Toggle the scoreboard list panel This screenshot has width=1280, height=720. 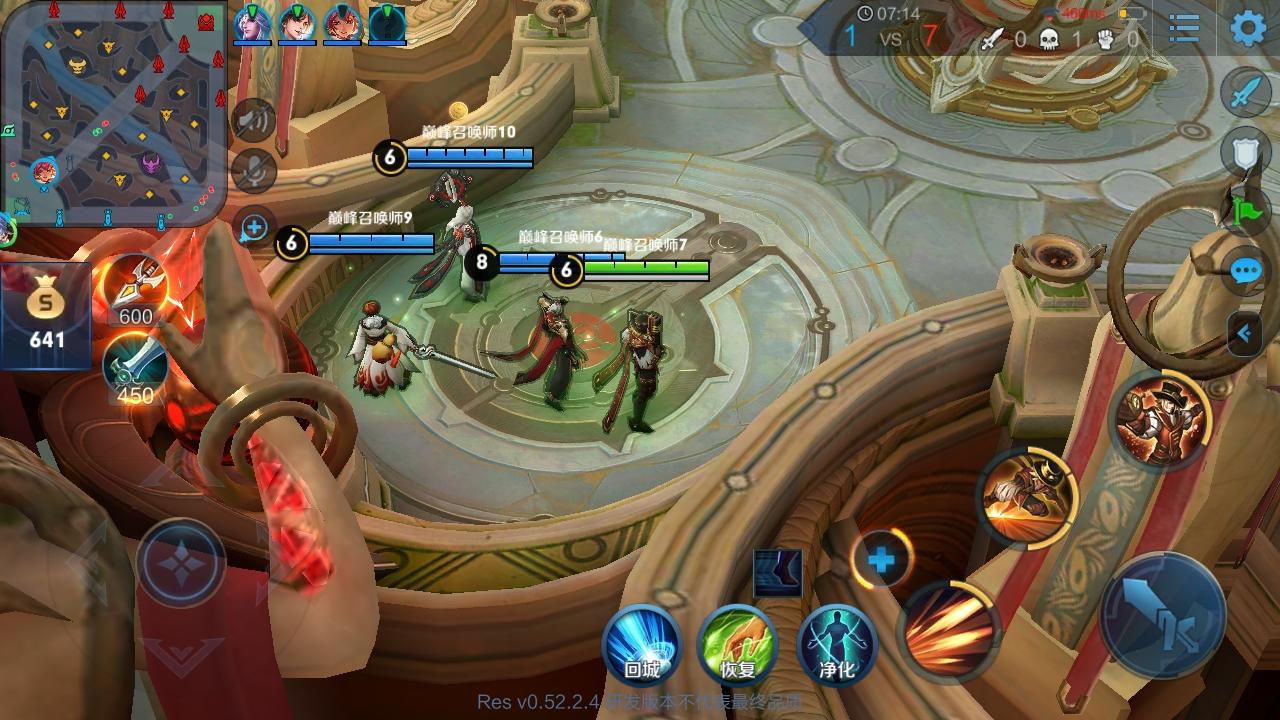point(1183,30)
